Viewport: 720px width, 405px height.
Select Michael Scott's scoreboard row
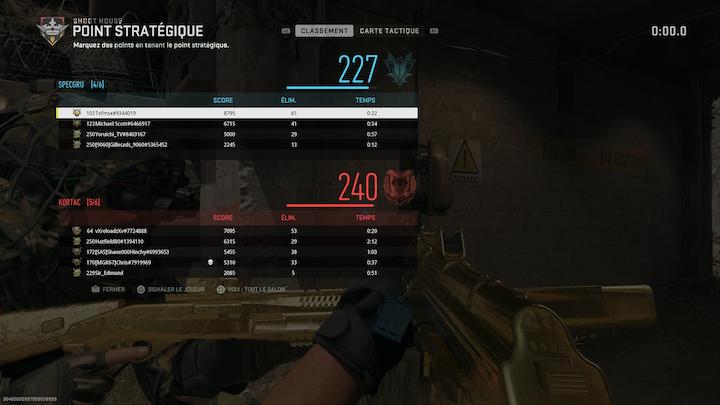(x=237, y=123)
